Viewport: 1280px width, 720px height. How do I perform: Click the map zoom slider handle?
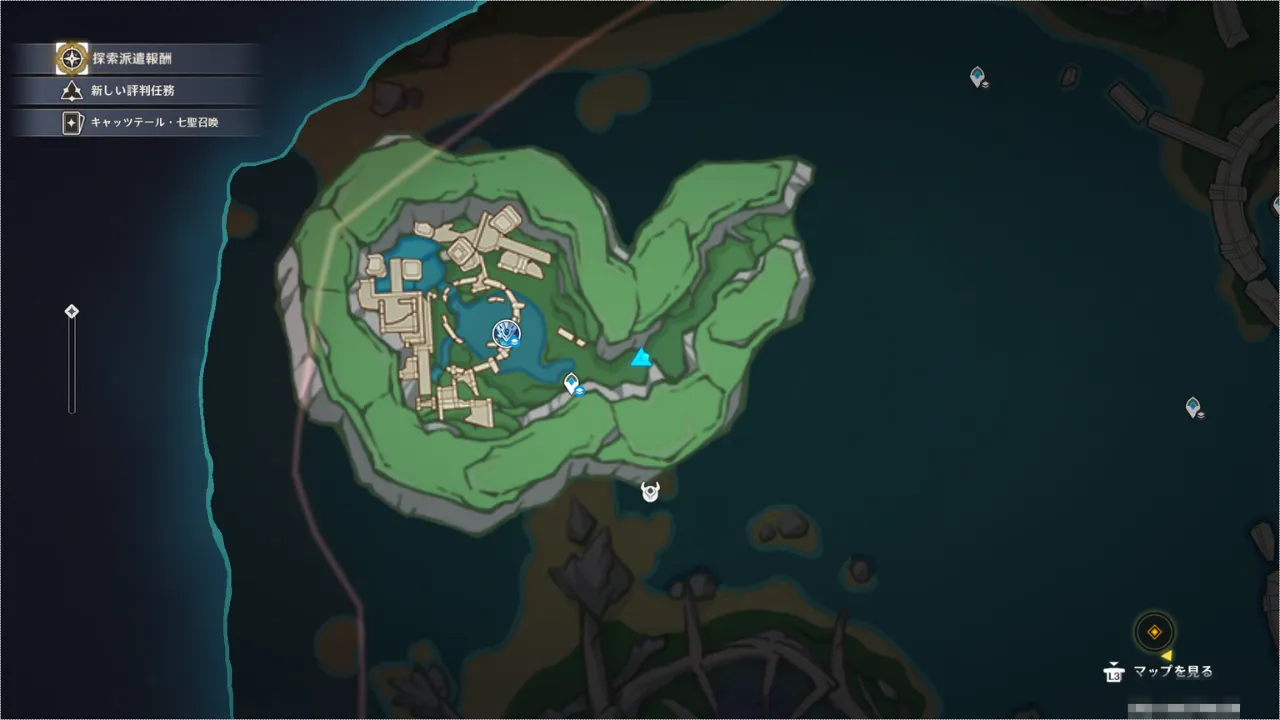72,312
